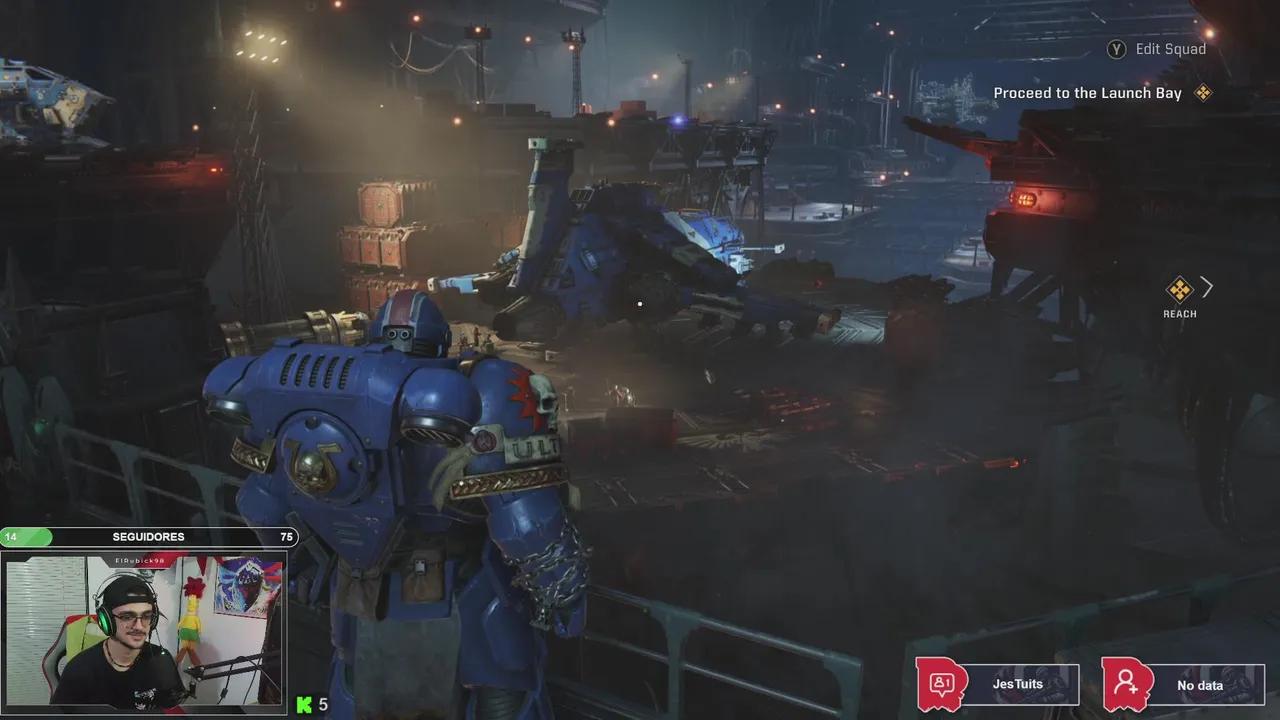This screenshot has width=1280, height=720.
Task: Select the SEGUIDORES header label
Action: pos(150,537)
